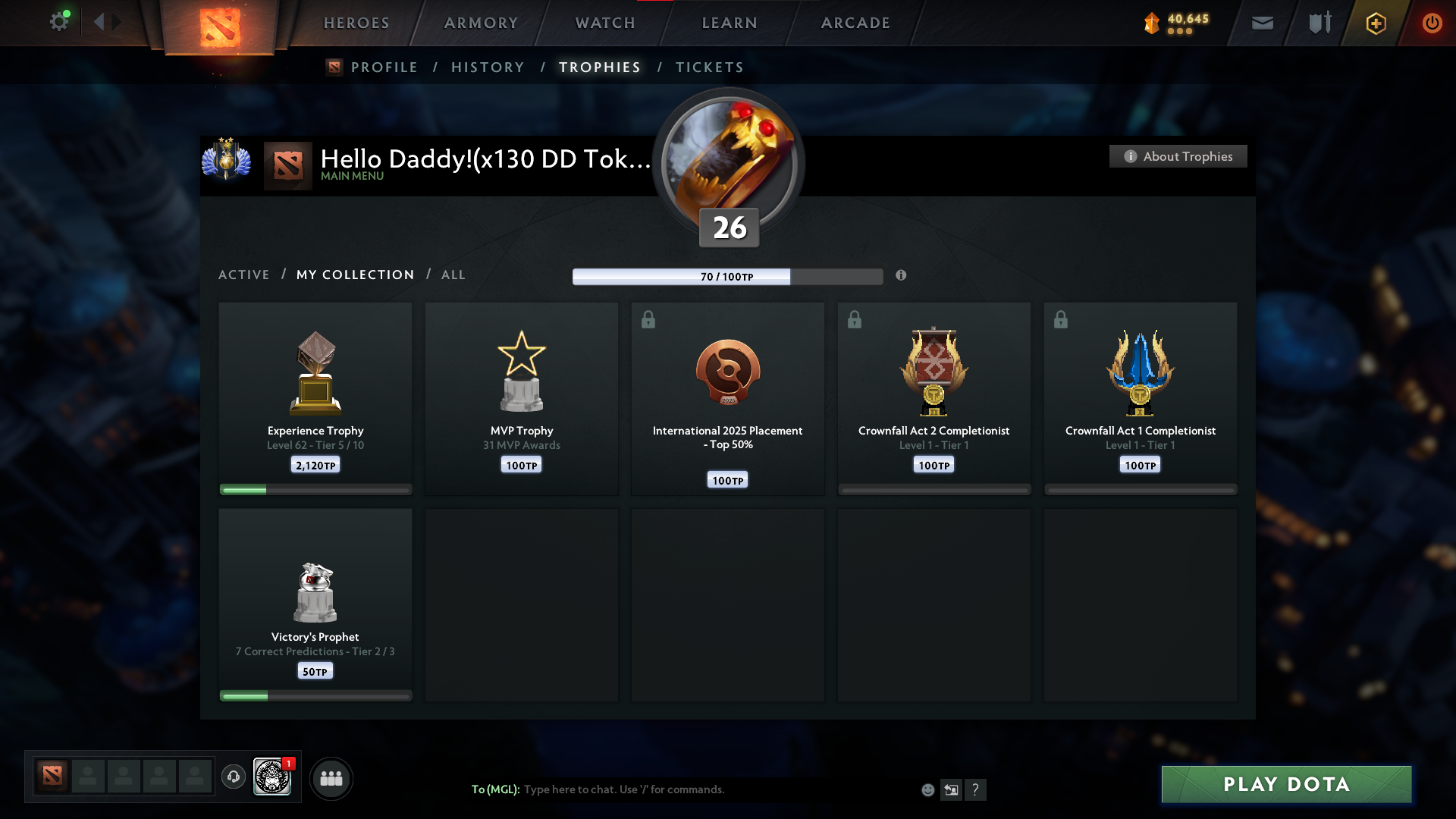1456x819 pixels.
Task: Open notifications via the envelope icon
Action: point(1262,23)
